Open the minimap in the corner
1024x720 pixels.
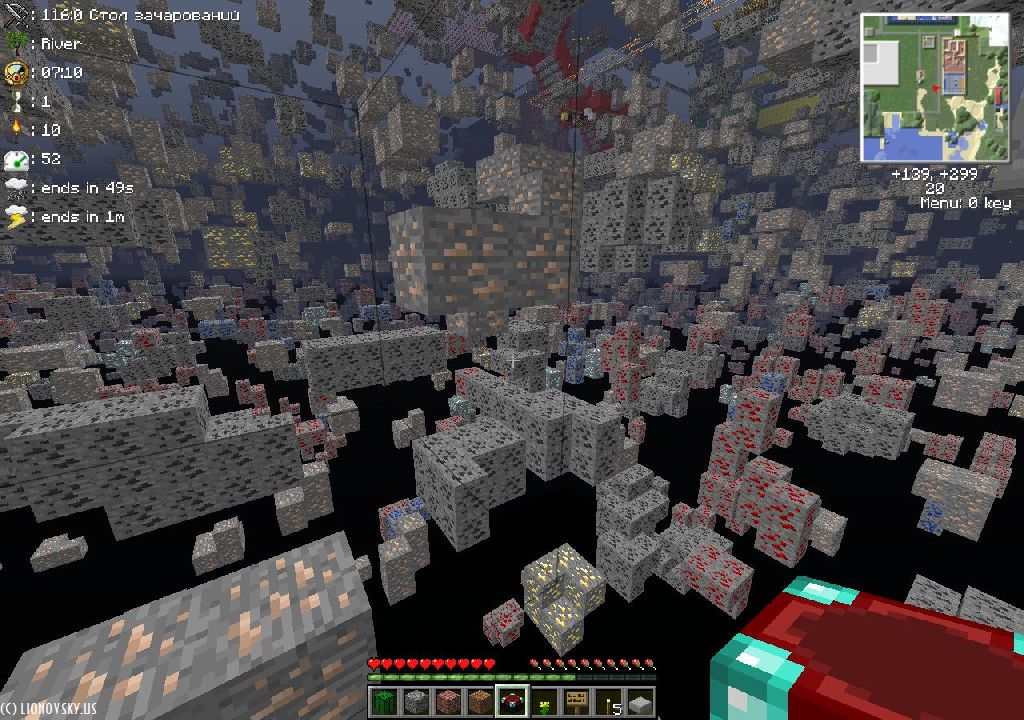936,88
